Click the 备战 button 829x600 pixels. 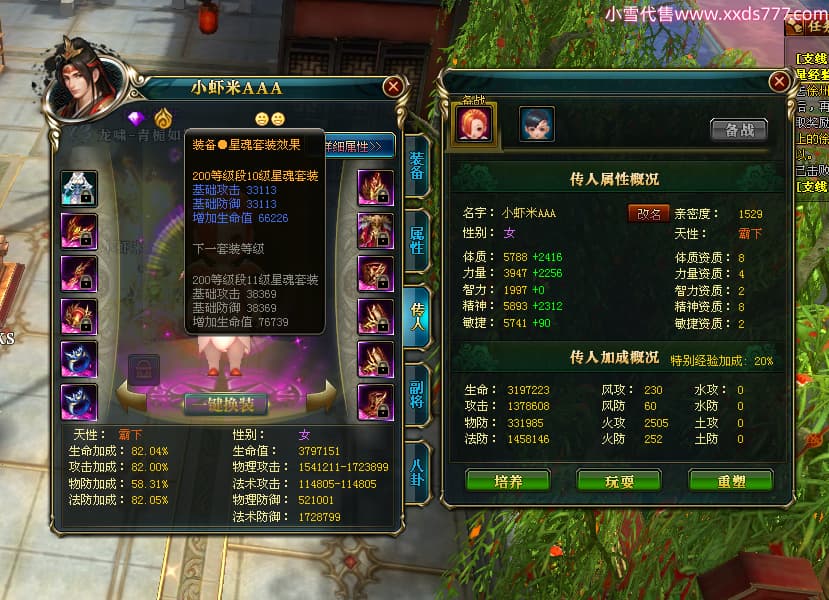738,130
